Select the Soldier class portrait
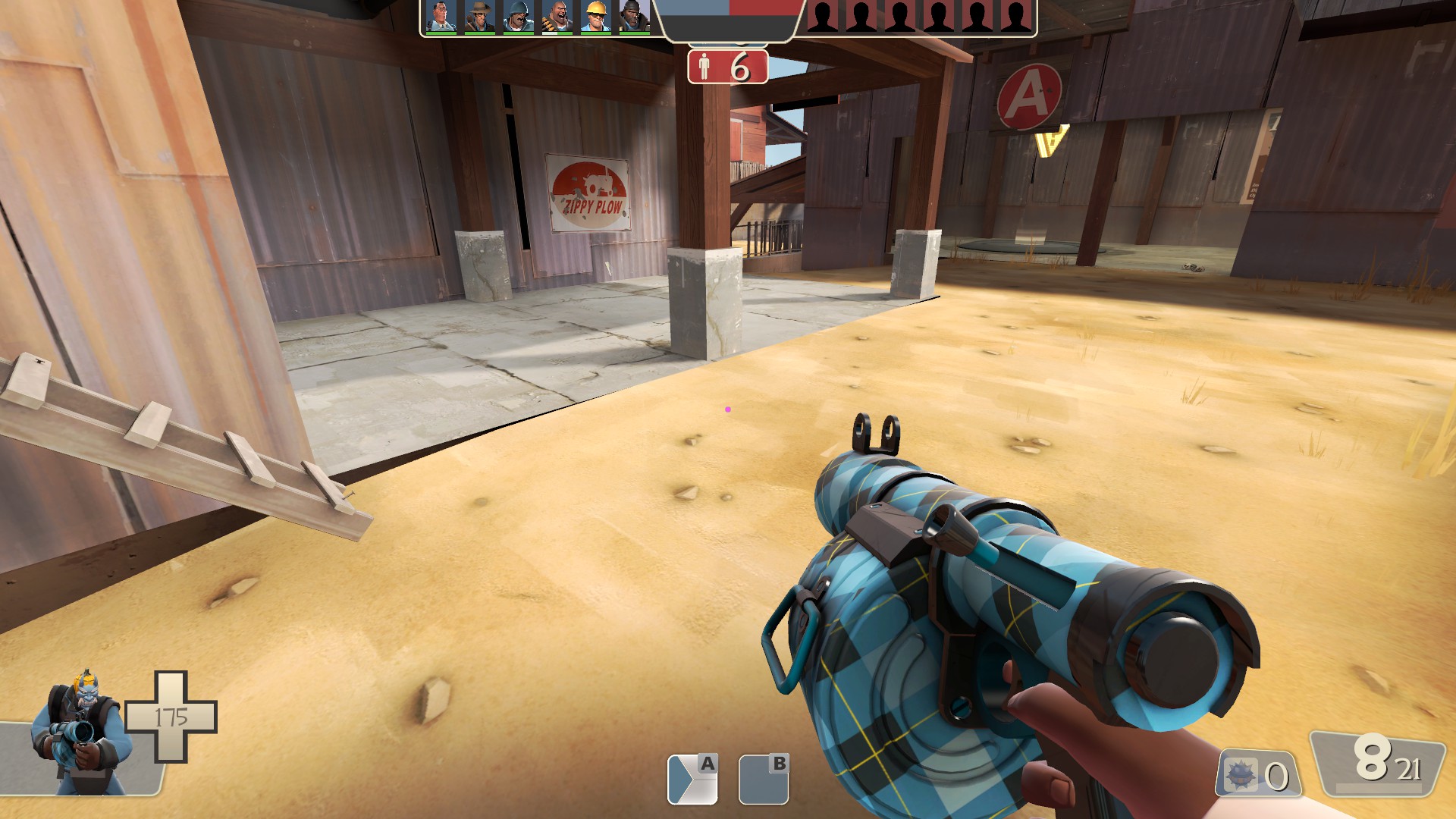1456x819 pixels. (517, 15)
